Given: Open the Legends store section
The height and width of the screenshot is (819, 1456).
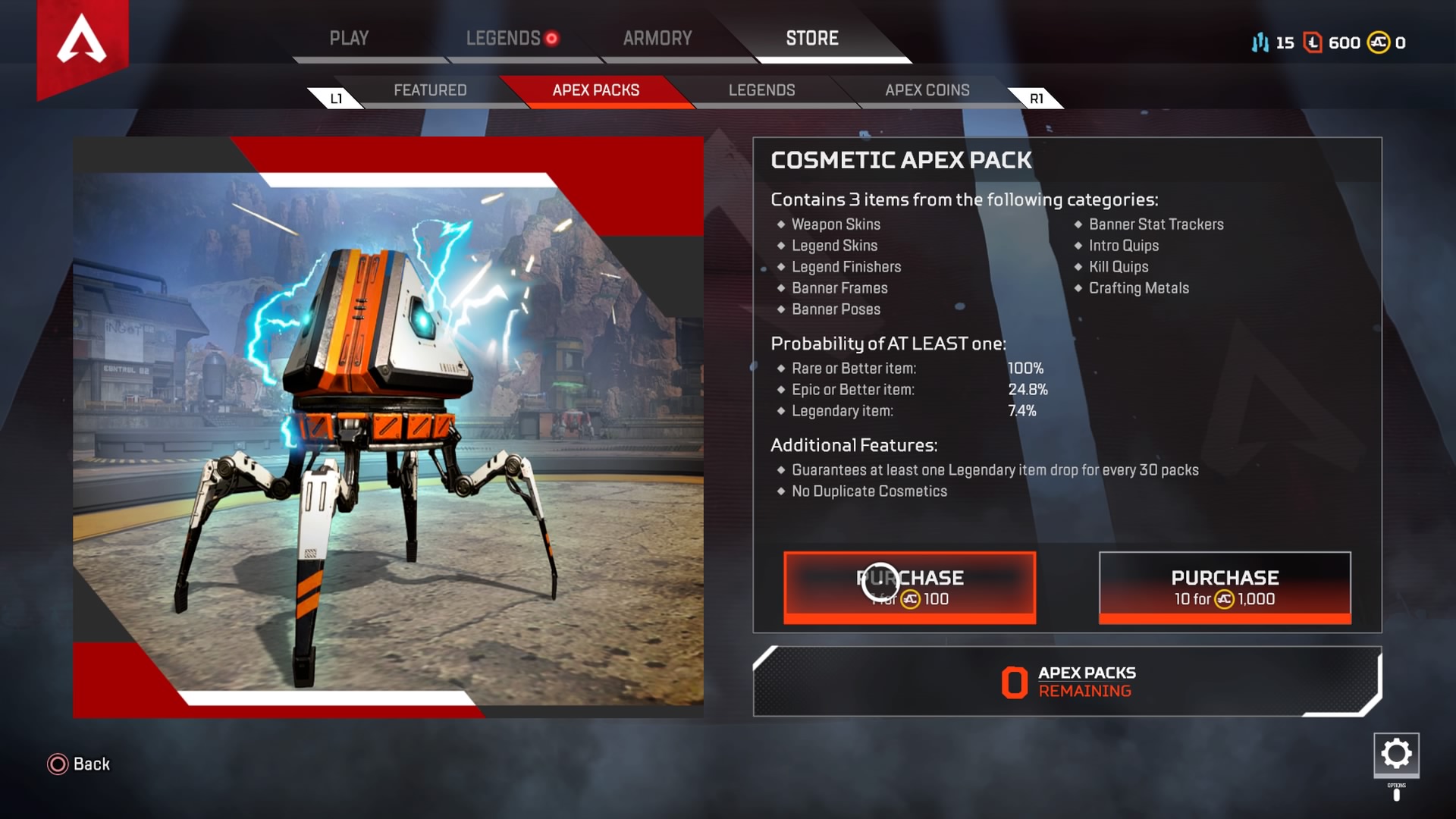Looking at the screenshot, I should pyautogui.click(x=761, y=90).
